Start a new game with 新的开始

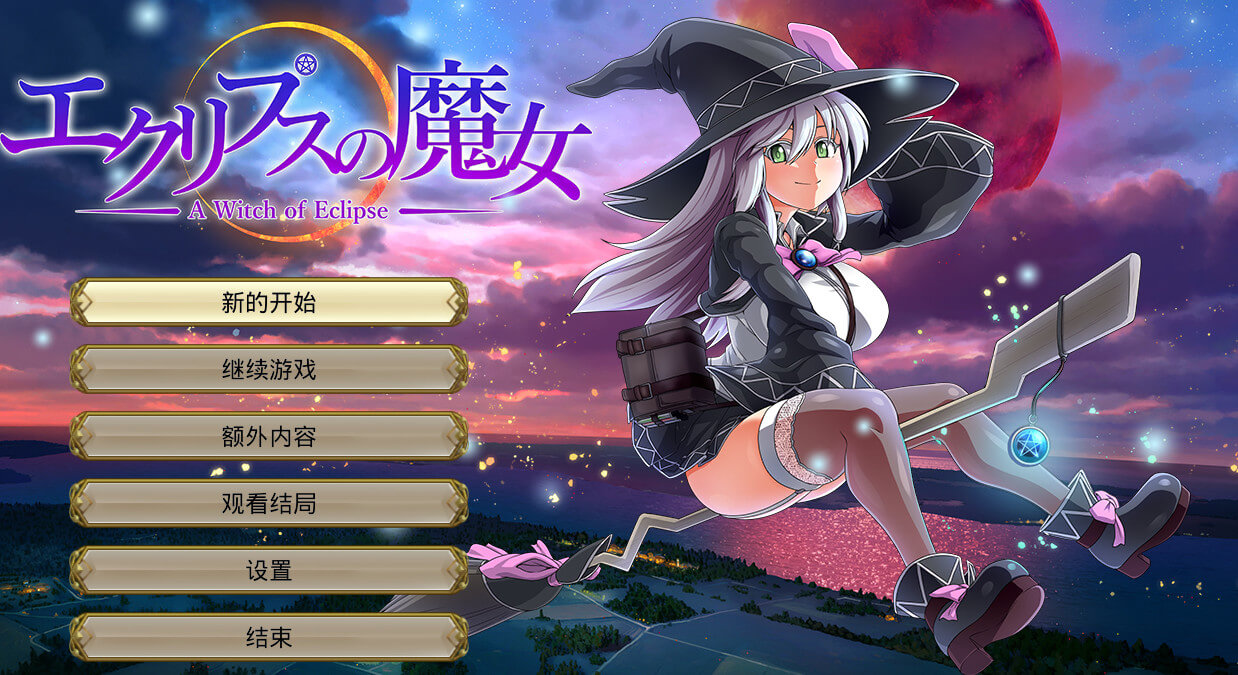(268, 302)
